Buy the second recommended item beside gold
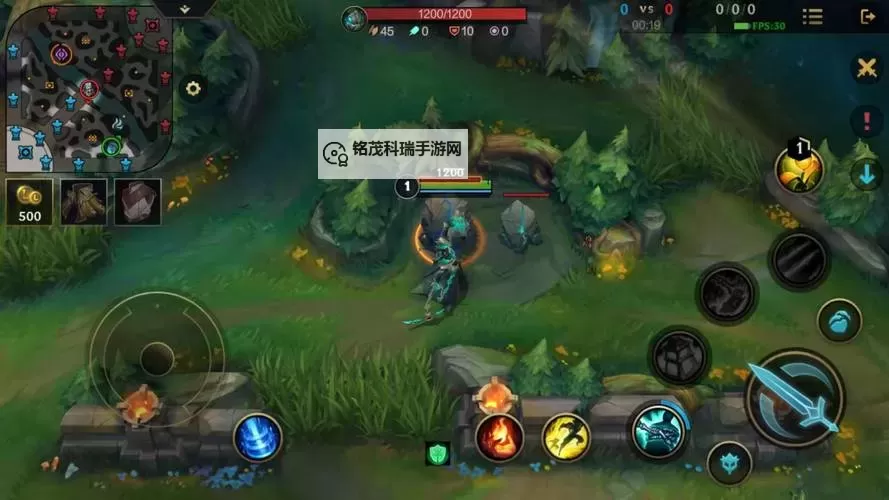 click(x=137, y=201)
